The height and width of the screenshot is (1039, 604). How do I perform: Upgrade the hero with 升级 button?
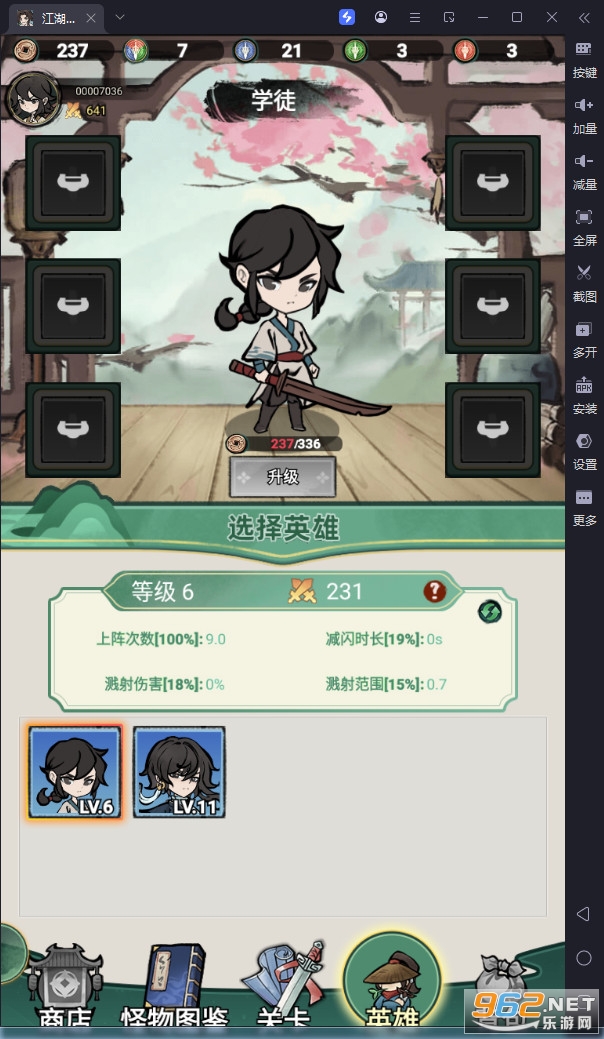(283, 477)
